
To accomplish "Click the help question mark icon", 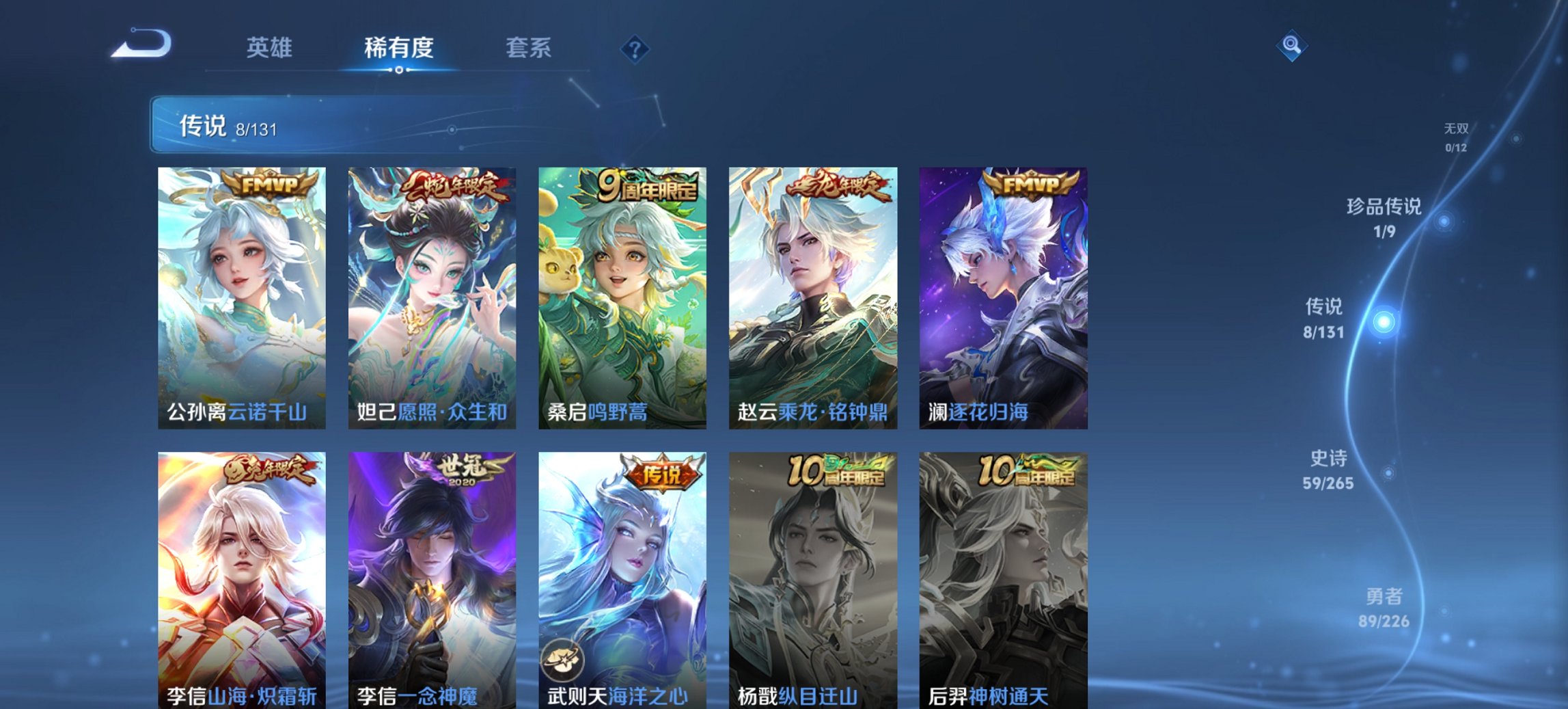I will pos(635,48).
